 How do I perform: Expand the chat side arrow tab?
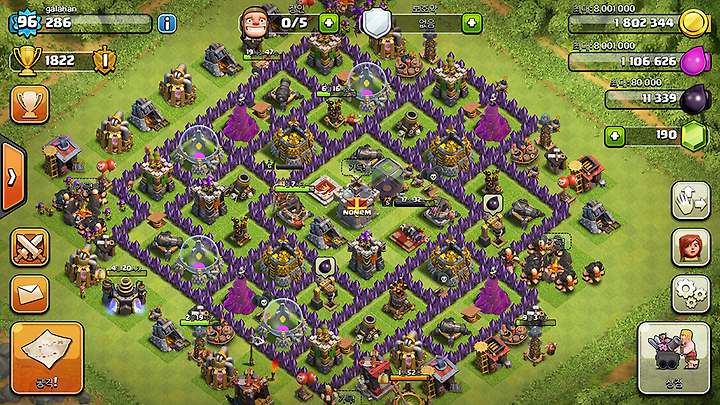11,176
